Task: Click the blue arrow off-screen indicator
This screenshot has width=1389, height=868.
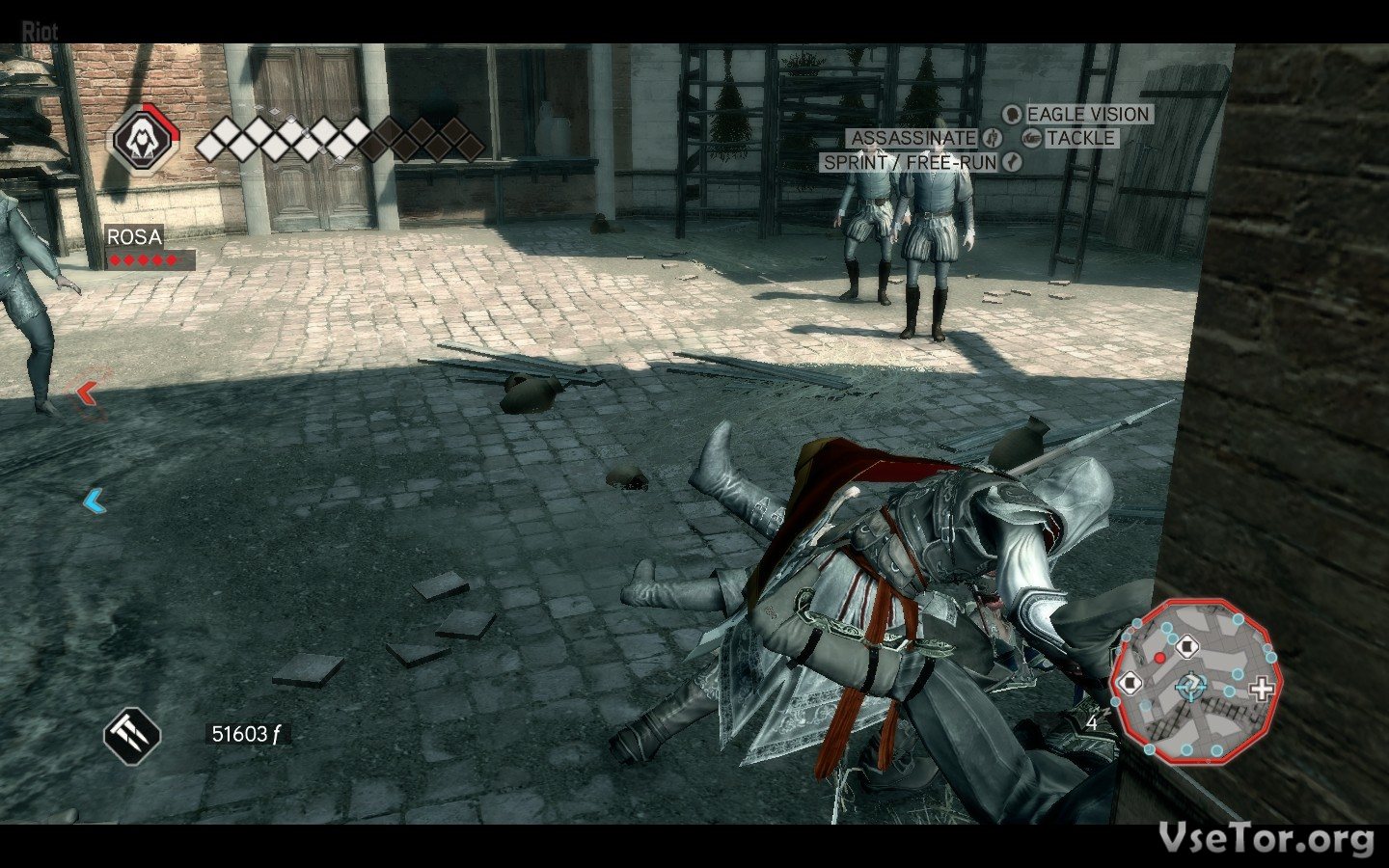Action: (x=94, y=502)
